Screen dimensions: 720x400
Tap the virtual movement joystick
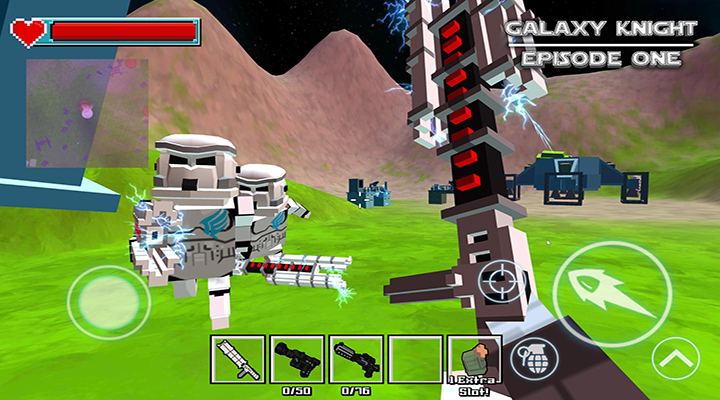[x=115, y=298]
